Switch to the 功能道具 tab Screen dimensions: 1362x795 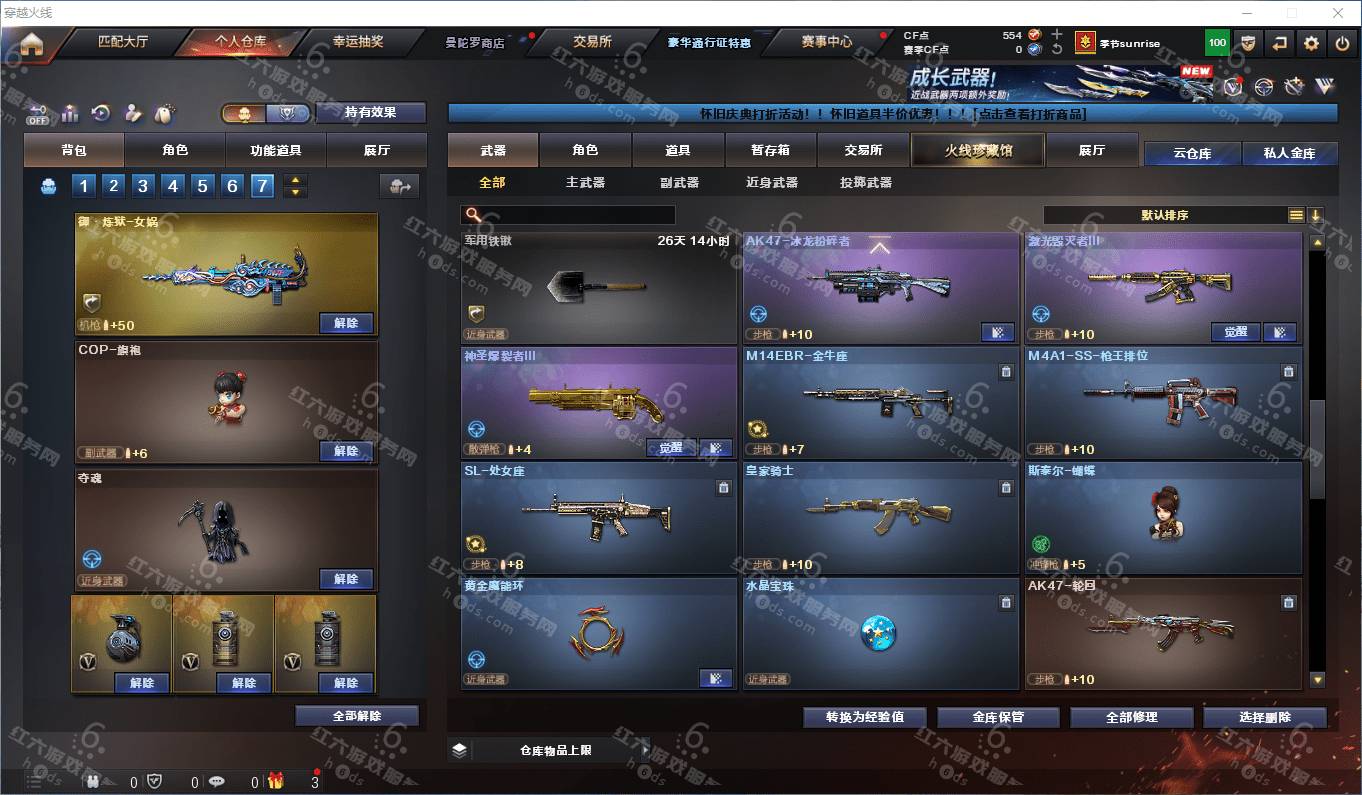click(275, 150)
